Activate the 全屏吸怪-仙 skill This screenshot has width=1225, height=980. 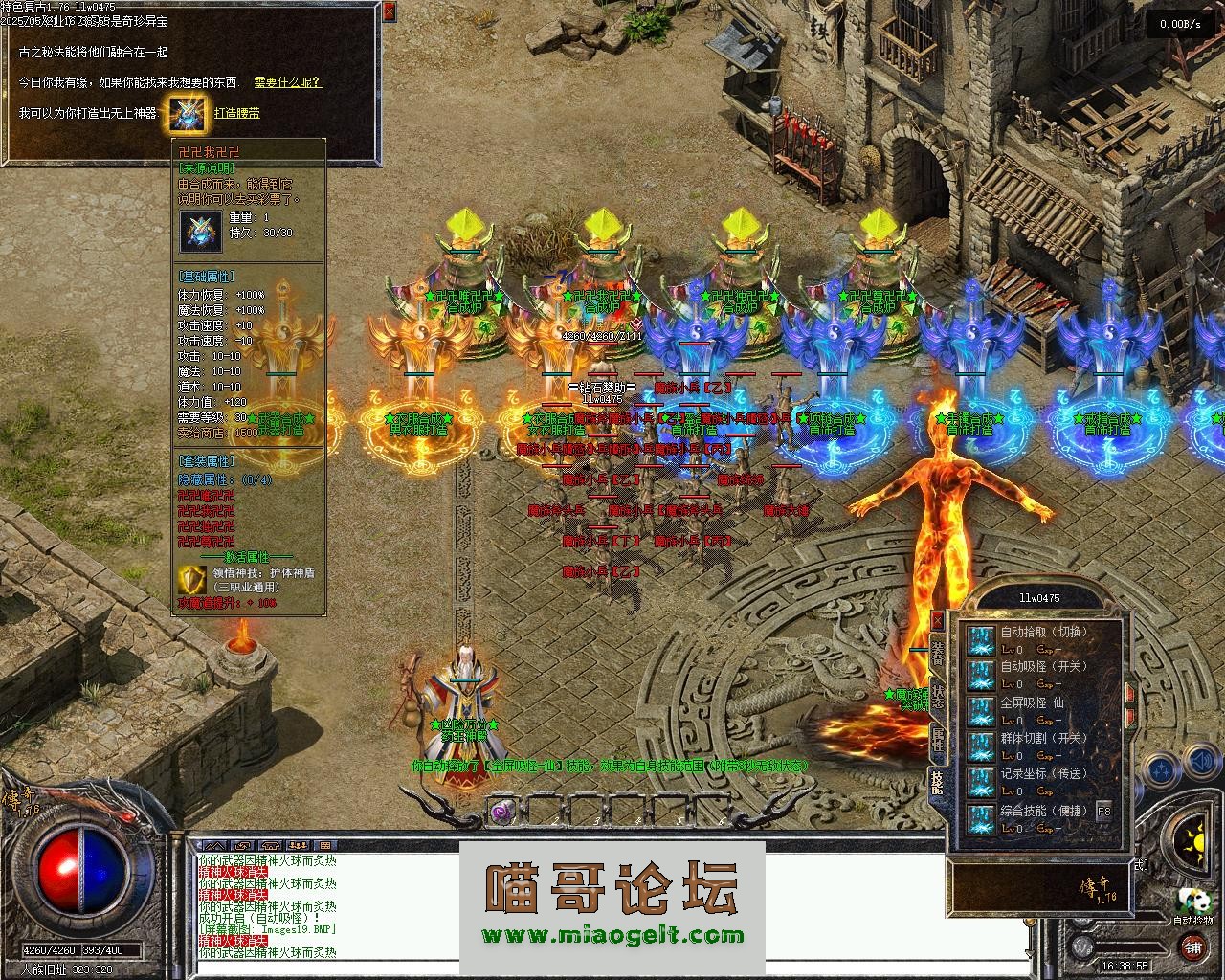[980, 711]
